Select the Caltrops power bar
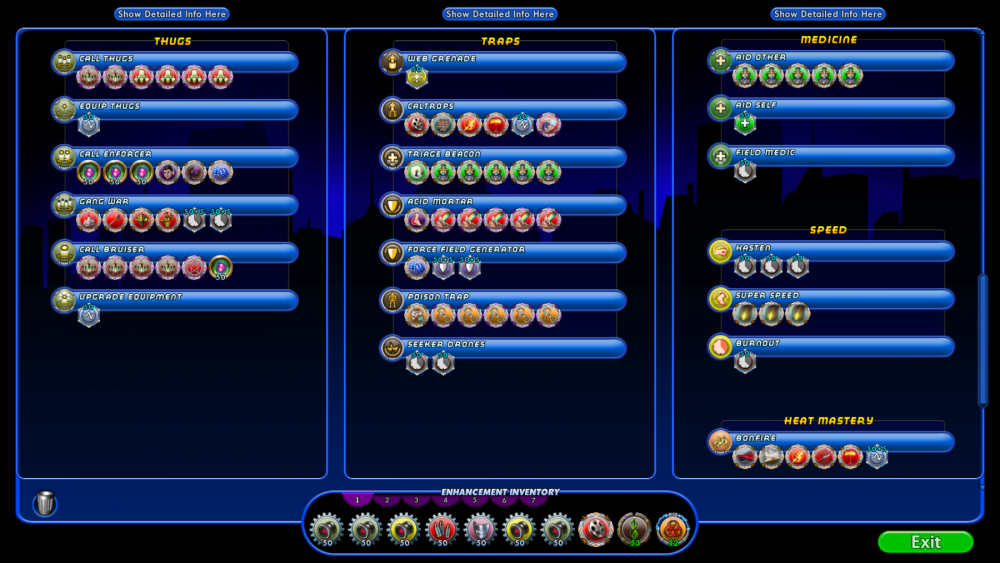 coord(513,108)
